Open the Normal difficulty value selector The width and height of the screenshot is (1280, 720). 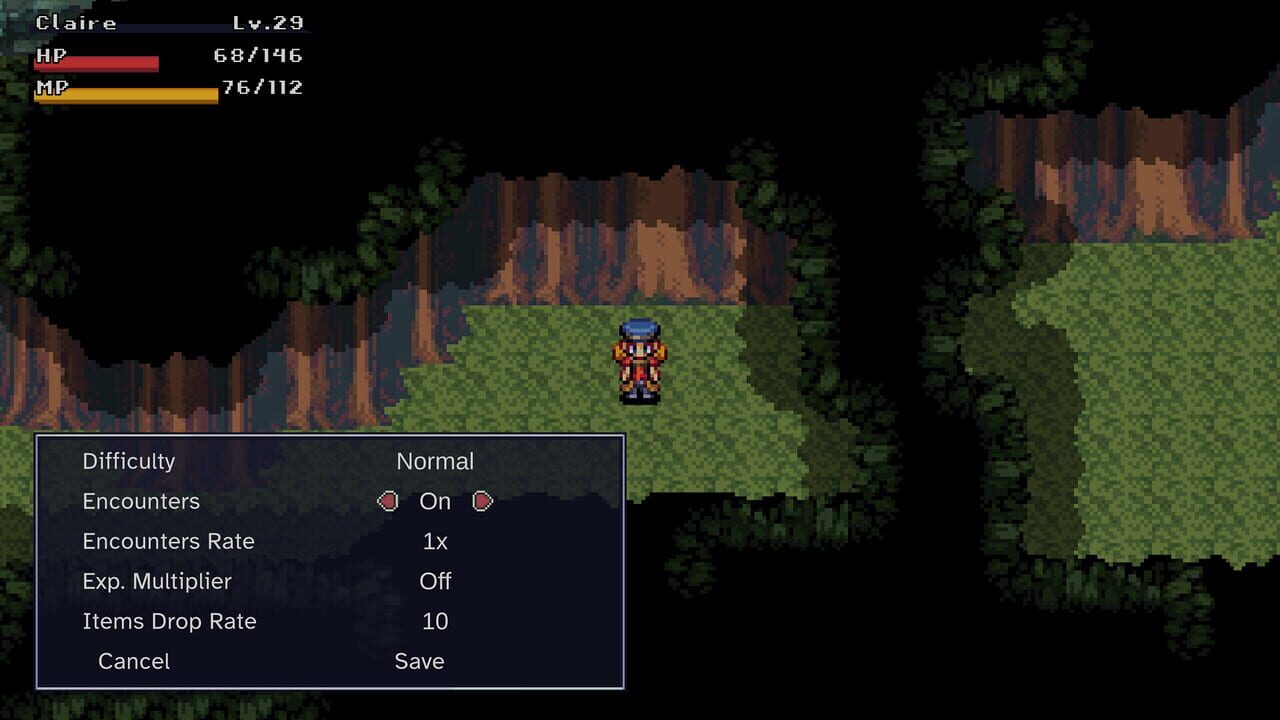click(x=436, y=461)
